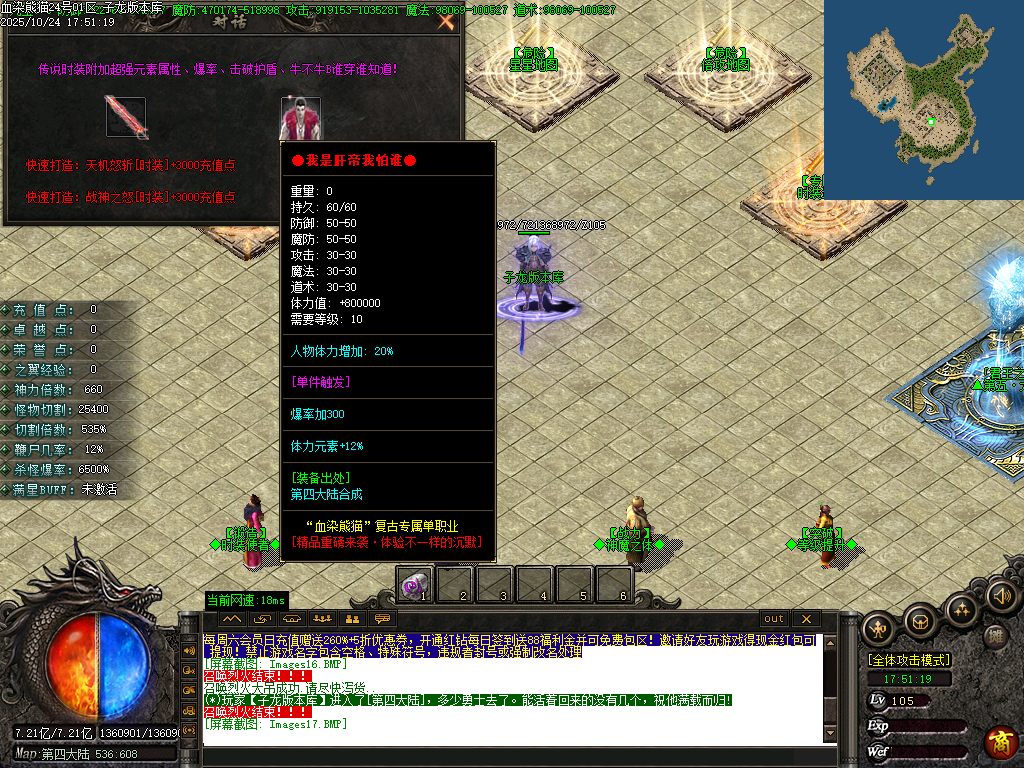Open the 商 shop button

(1001, 741)
